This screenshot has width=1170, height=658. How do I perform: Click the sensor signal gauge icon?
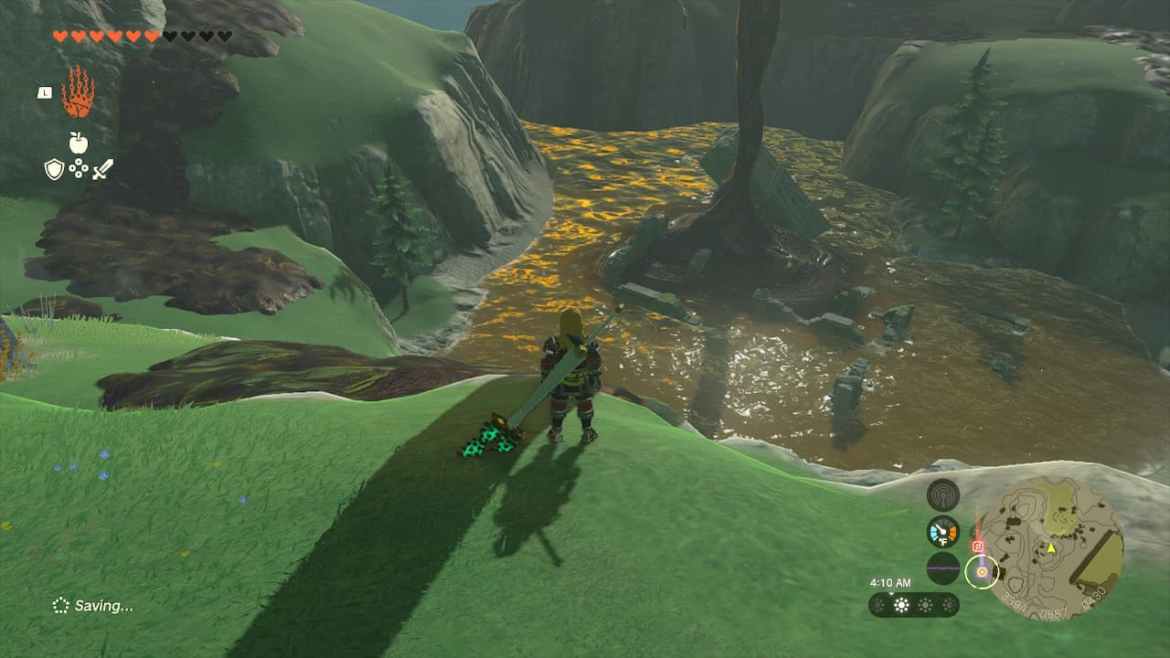(943, 494)
